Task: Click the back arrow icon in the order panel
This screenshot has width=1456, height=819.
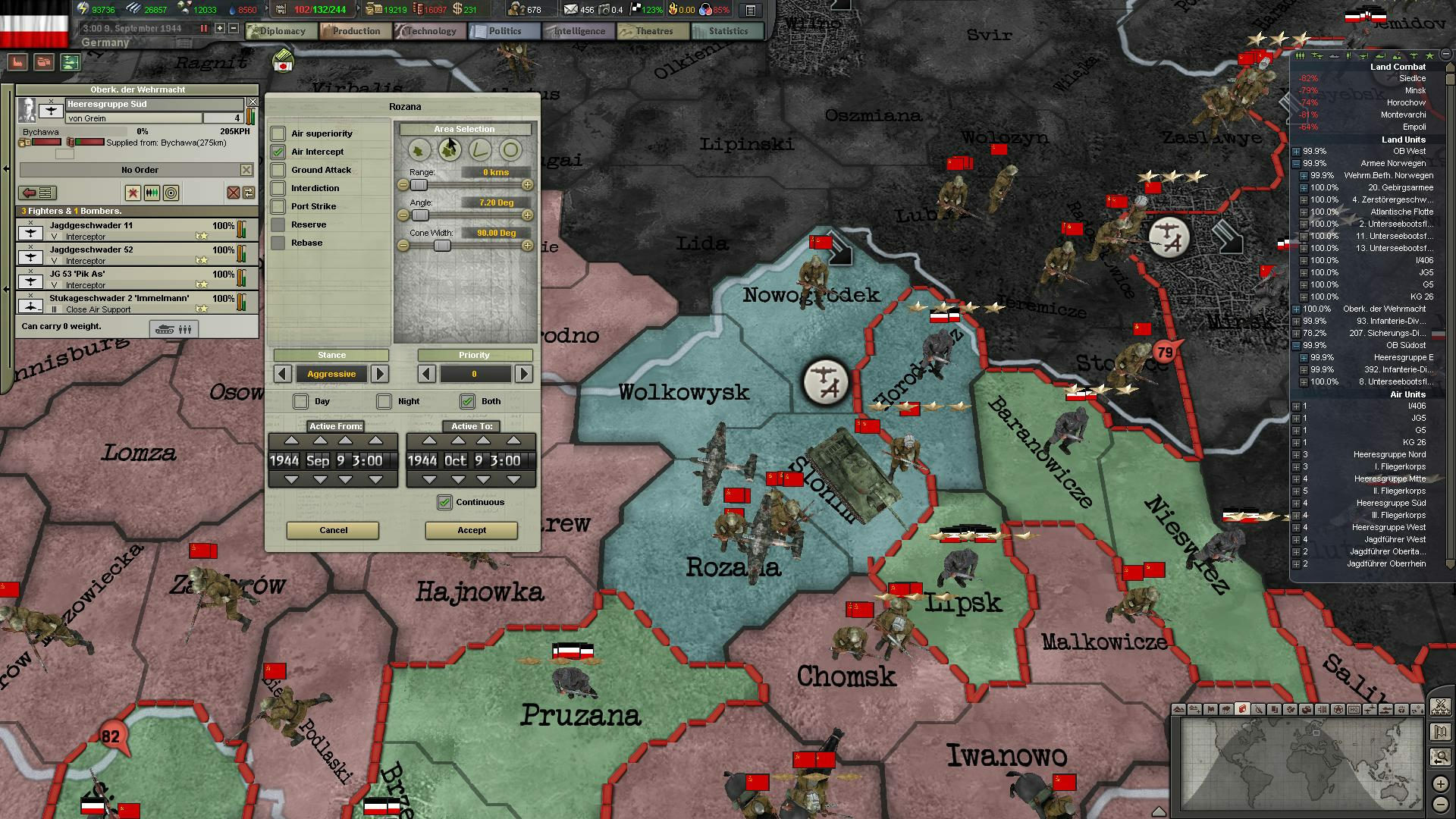Action: (x=28, y=192)
